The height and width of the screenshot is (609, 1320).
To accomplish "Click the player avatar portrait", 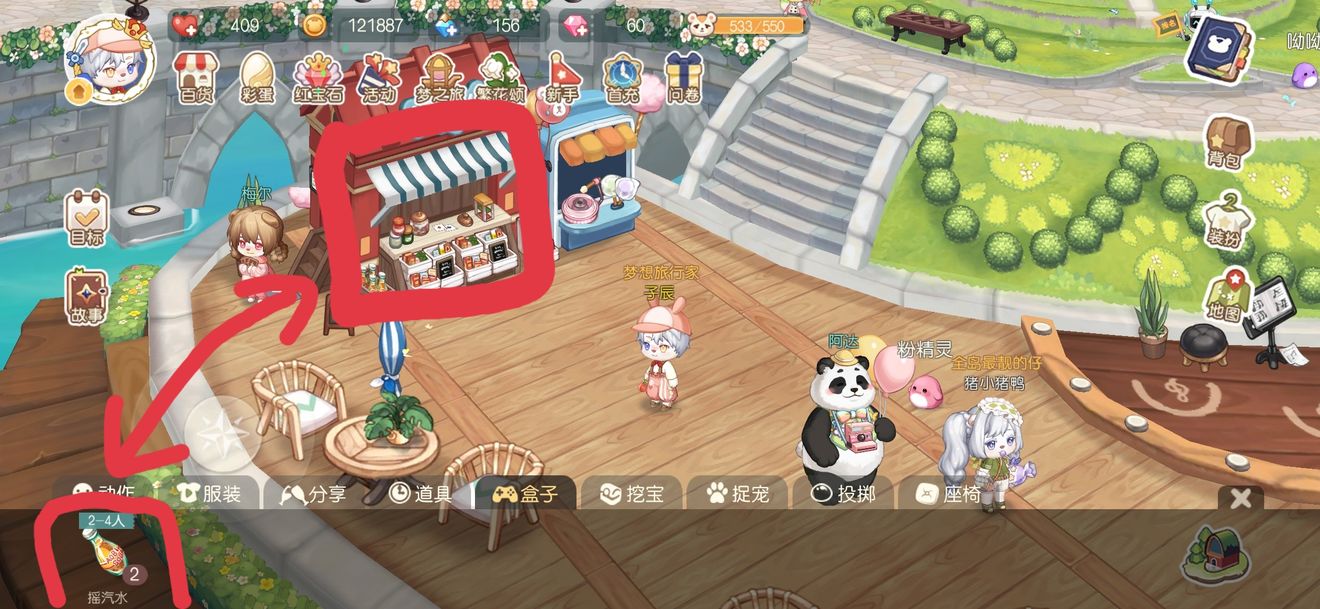I will point(109,60).
